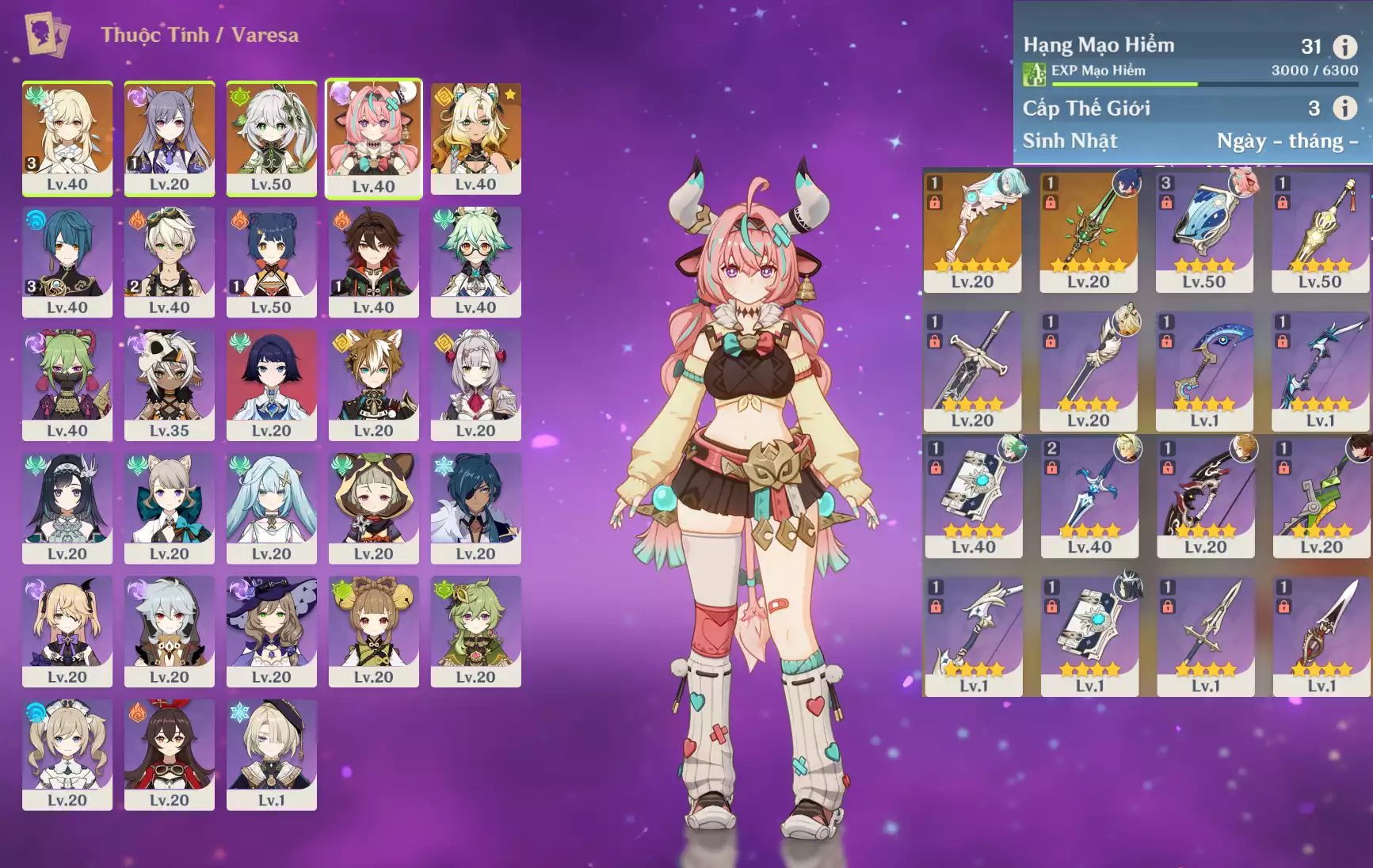The image size is (1373, 868).
Task: Click Sucrose's character portrait
Action: [x=475, y=261]
